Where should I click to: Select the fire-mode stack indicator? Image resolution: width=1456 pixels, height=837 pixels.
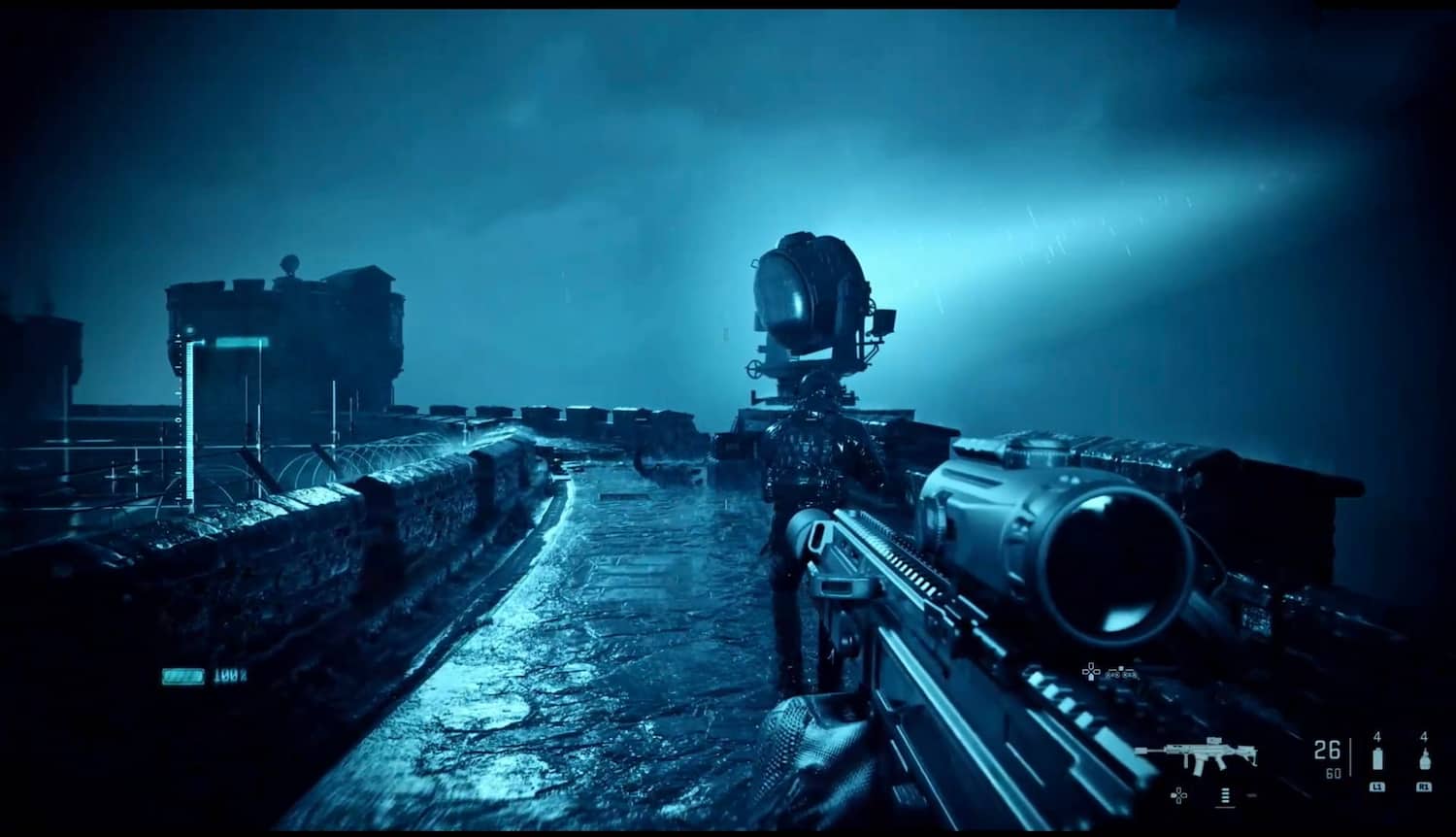1225,795
